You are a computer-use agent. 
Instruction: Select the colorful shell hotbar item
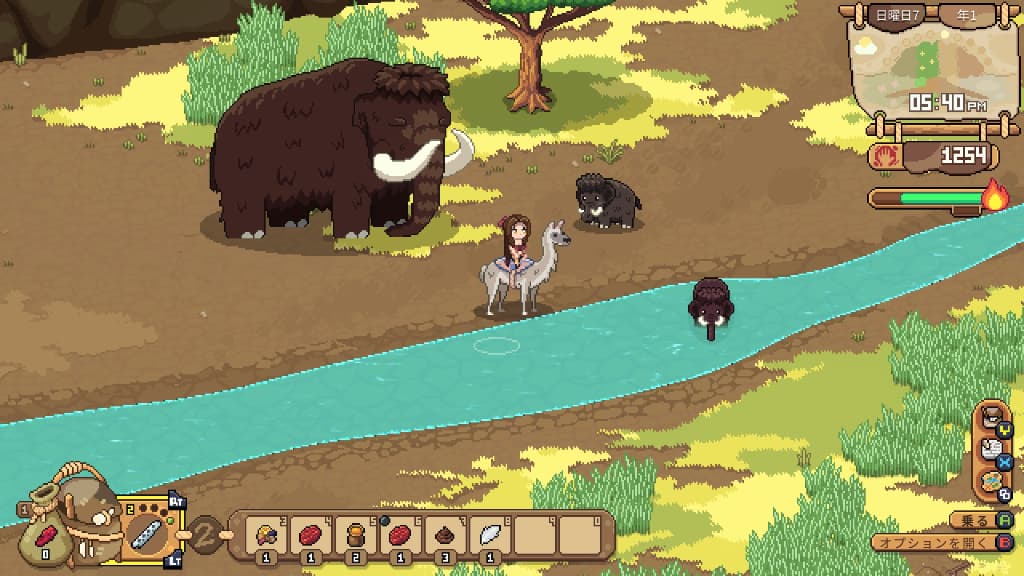pos(267,535)
